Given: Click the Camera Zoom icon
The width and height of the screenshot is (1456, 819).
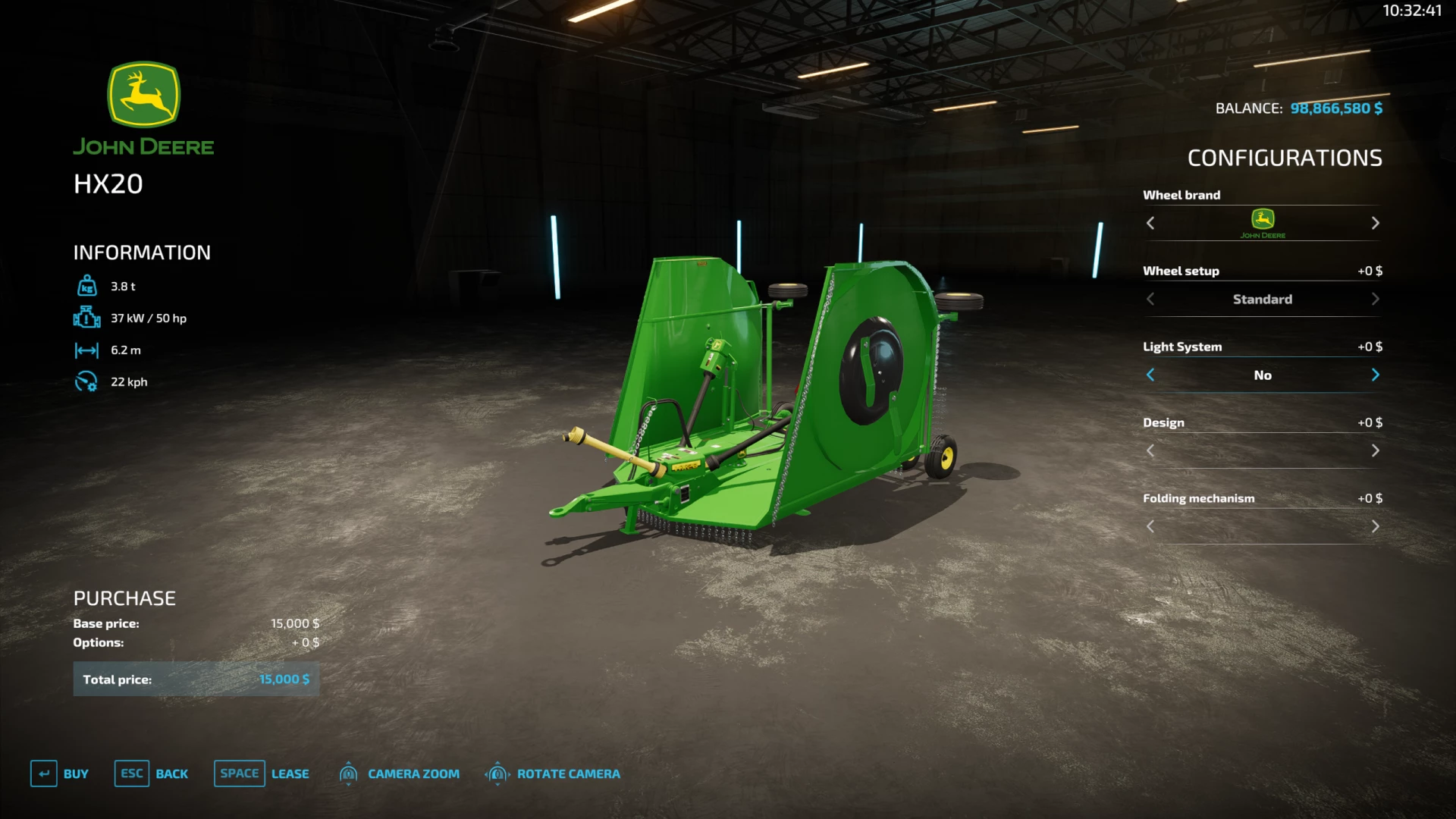Looking at the screenshot, I should [x=349, y=773].
